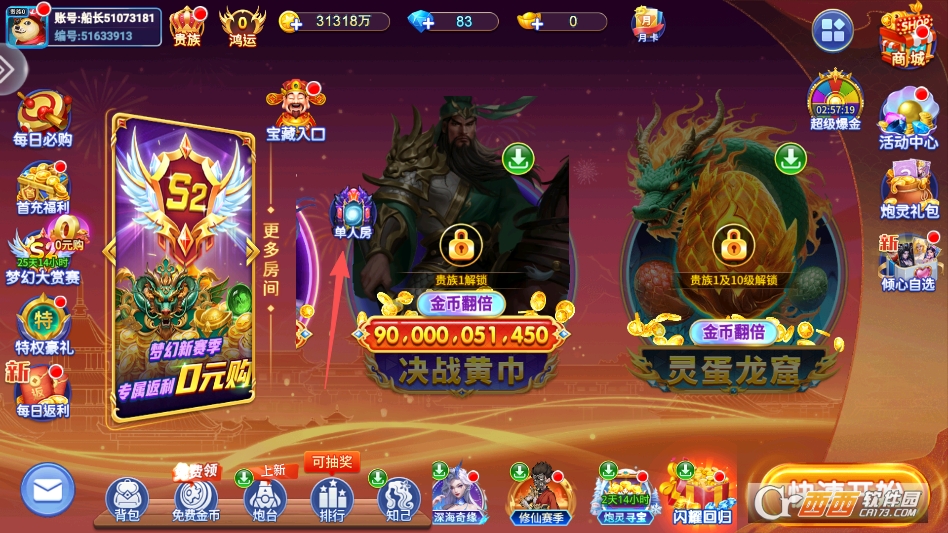Open the mail envelope button

pos(48,490)
